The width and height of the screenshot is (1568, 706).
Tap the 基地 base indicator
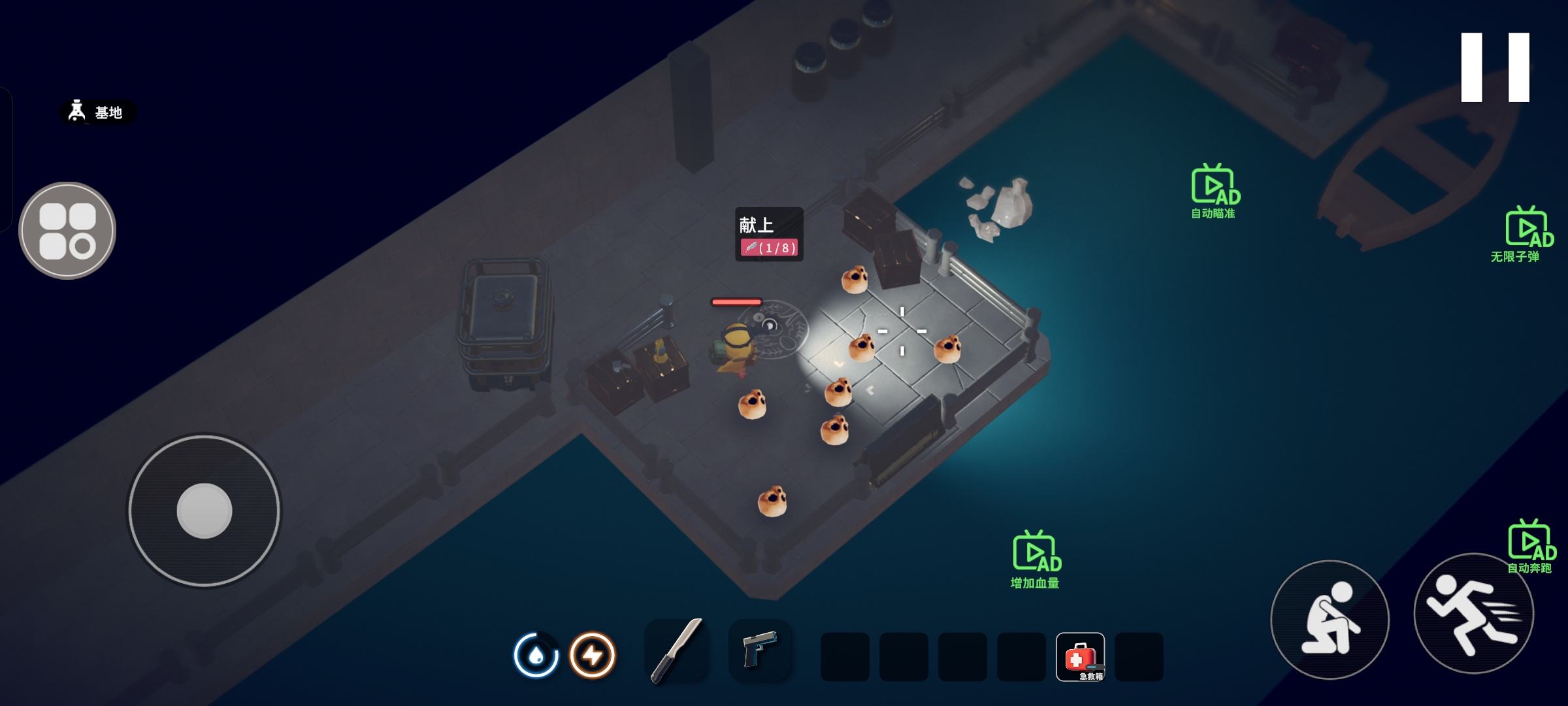98,112
